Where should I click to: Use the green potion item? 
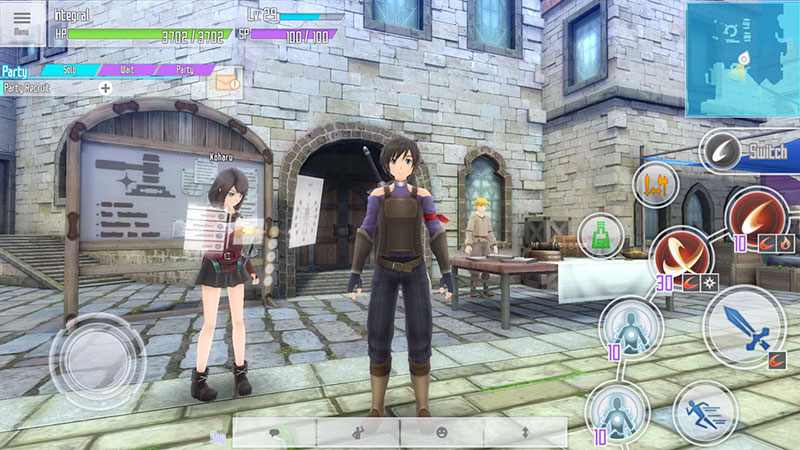tap(601, 236)
